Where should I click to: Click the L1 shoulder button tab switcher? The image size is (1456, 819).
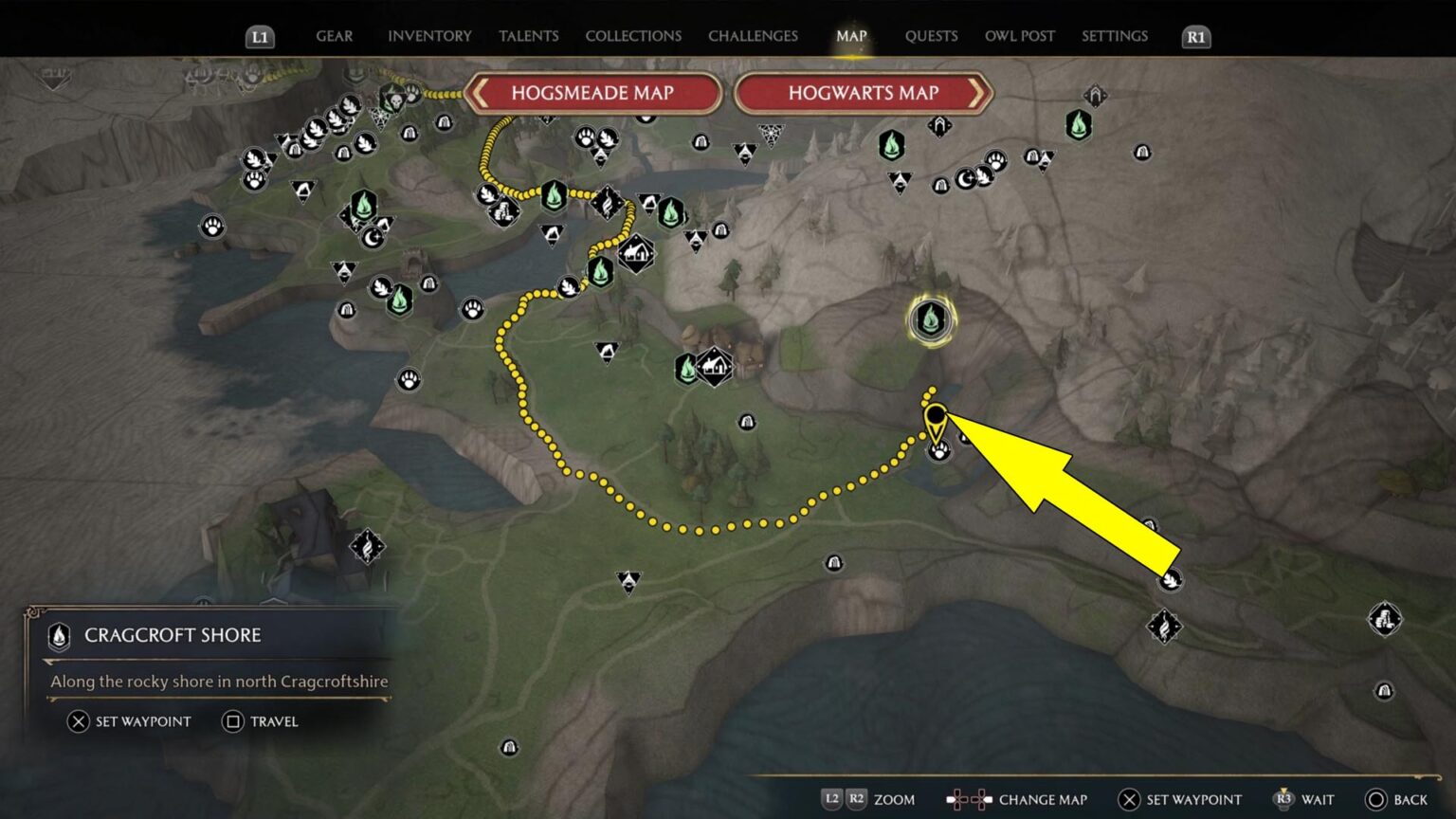[260, 37]
